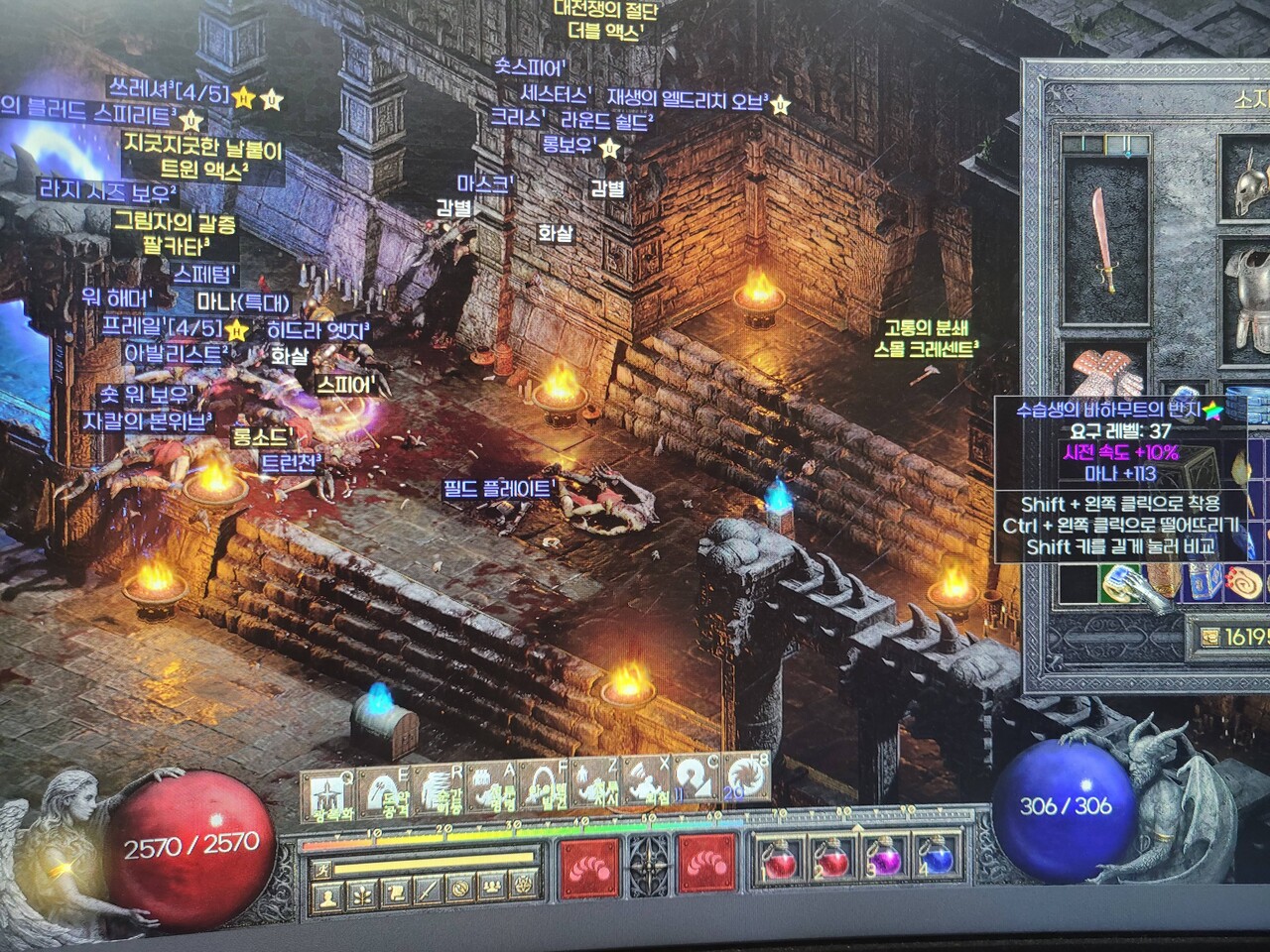Drink the red potion in belt slot 1
Image resolution: width=1270 pixels, height=952 pixels.
coord(777,859)
